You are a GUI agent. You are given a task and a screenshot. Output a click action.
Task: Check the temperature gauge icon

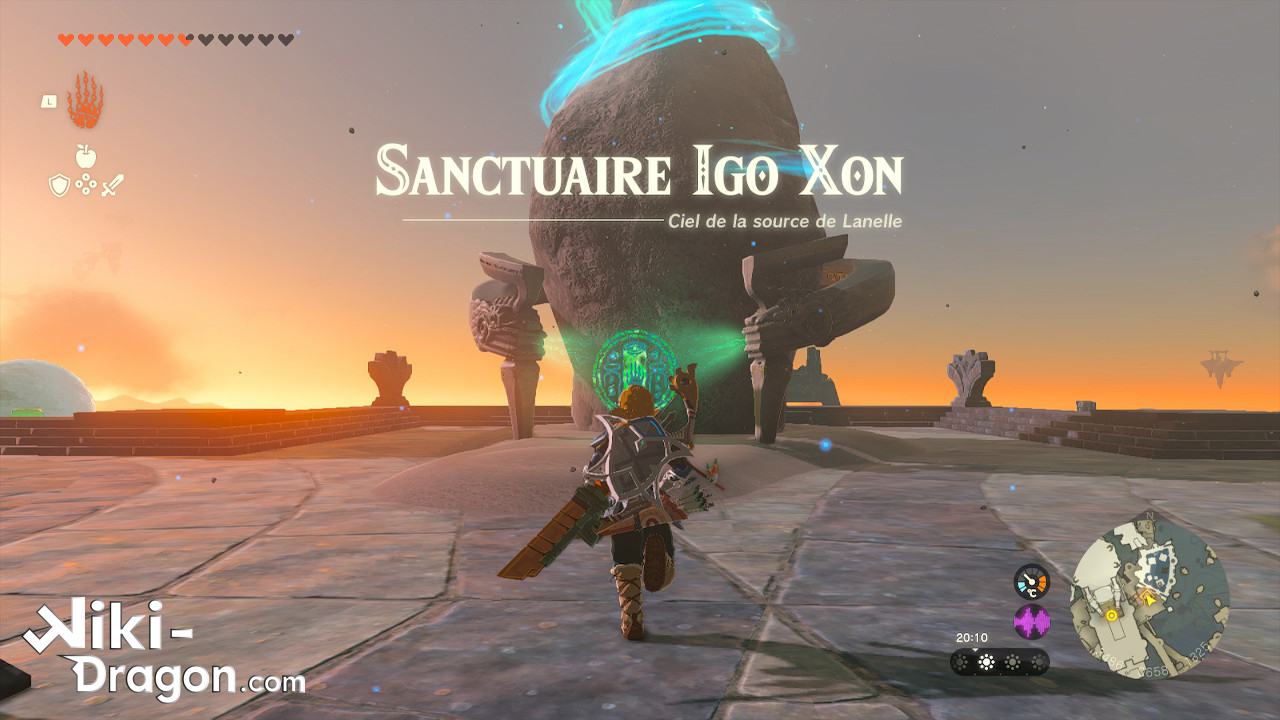click(1031, 582)
